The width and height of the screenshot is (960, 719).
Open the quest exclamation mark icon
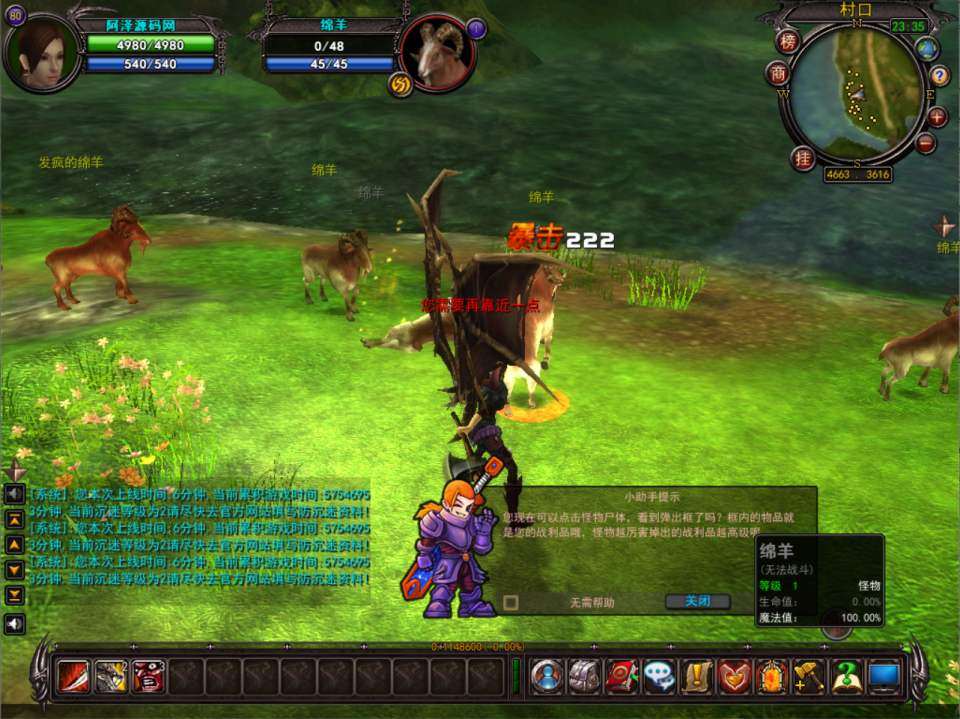coord(696,677)
